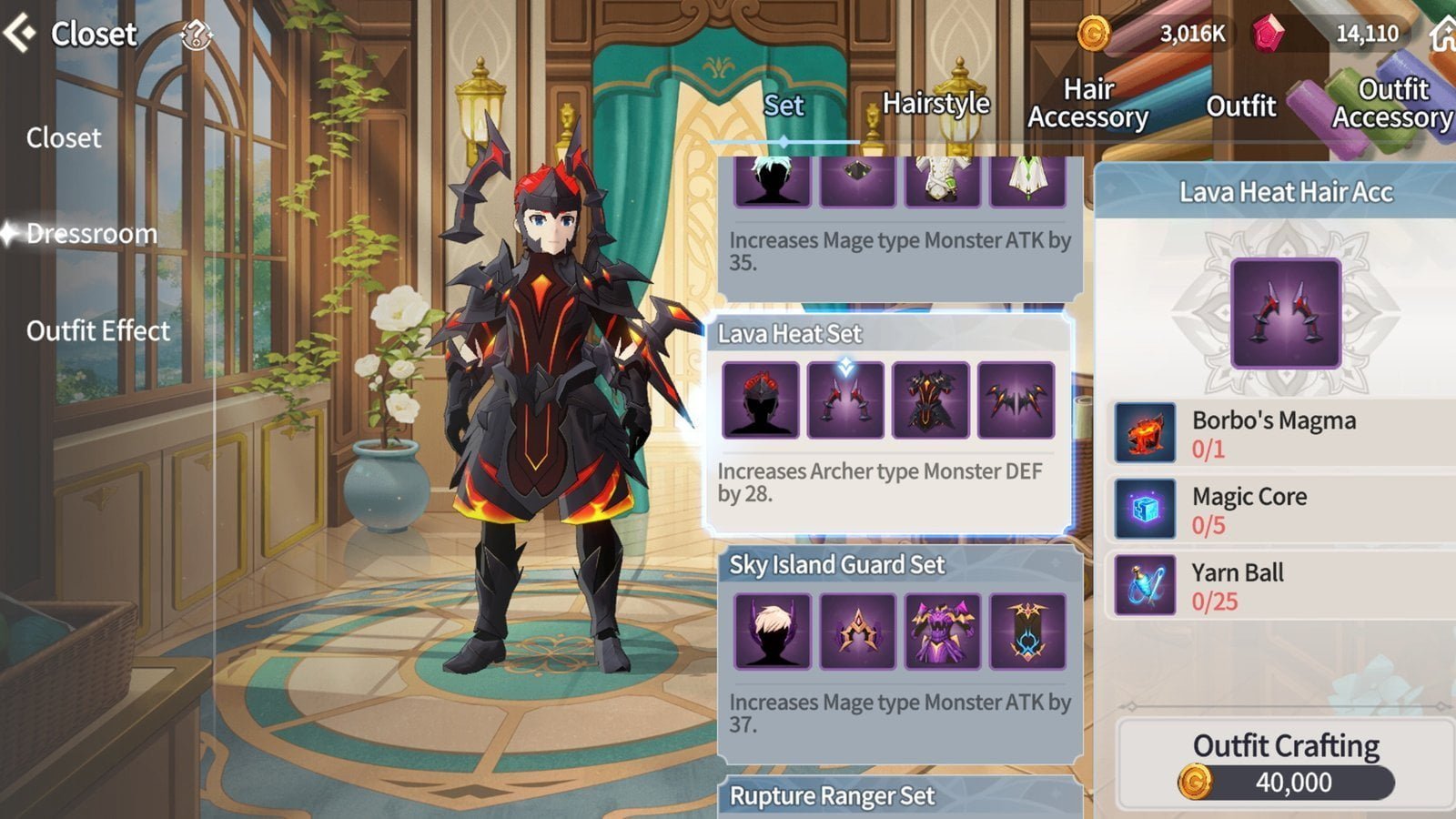Viewport: 1456px width, 819px height.
Task: Select the Lava Heat armor piece icon
Action: click(930, 400)
